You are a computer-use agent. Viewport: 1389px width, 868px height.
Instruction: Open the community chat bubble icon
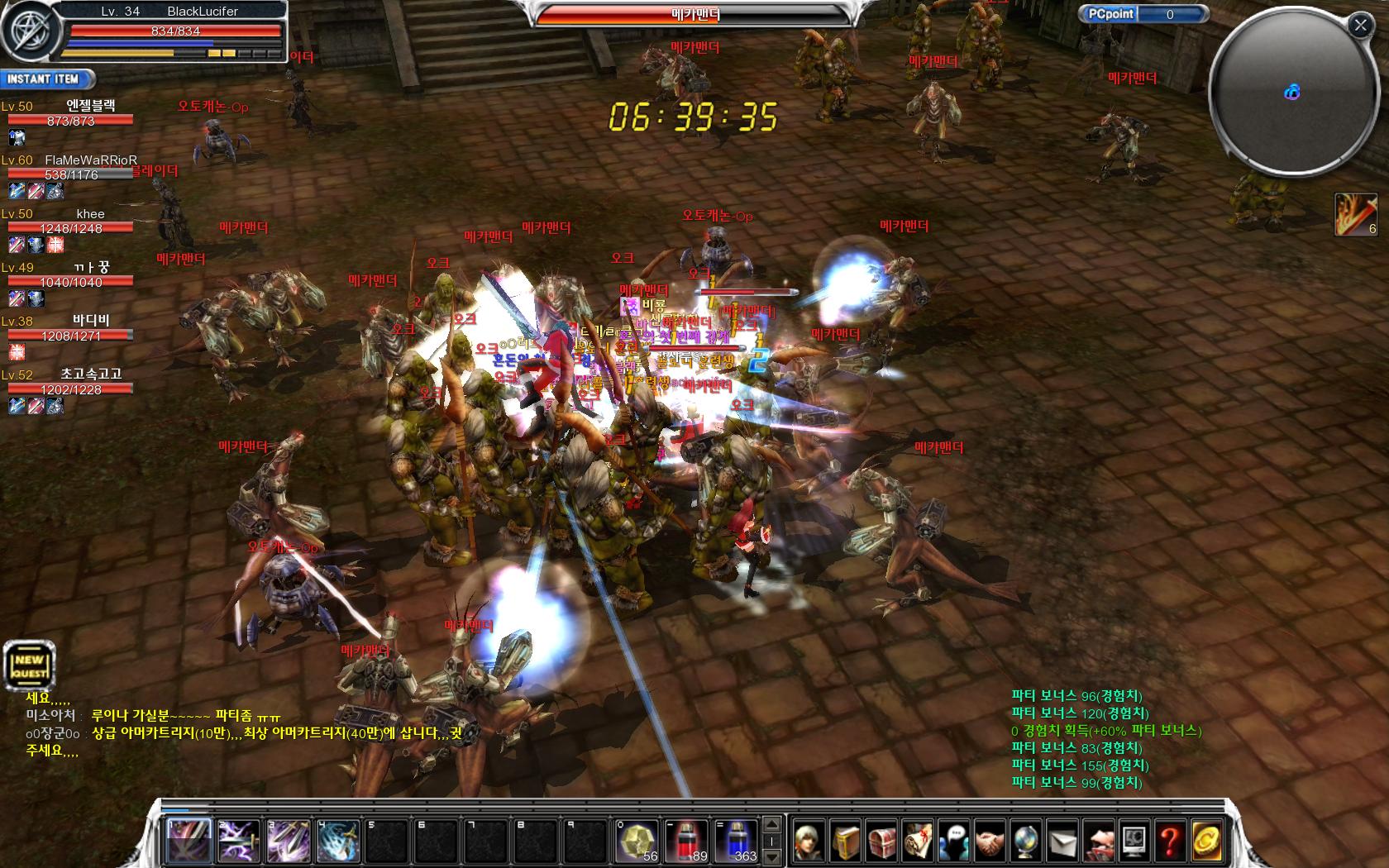tap(954, 842)
